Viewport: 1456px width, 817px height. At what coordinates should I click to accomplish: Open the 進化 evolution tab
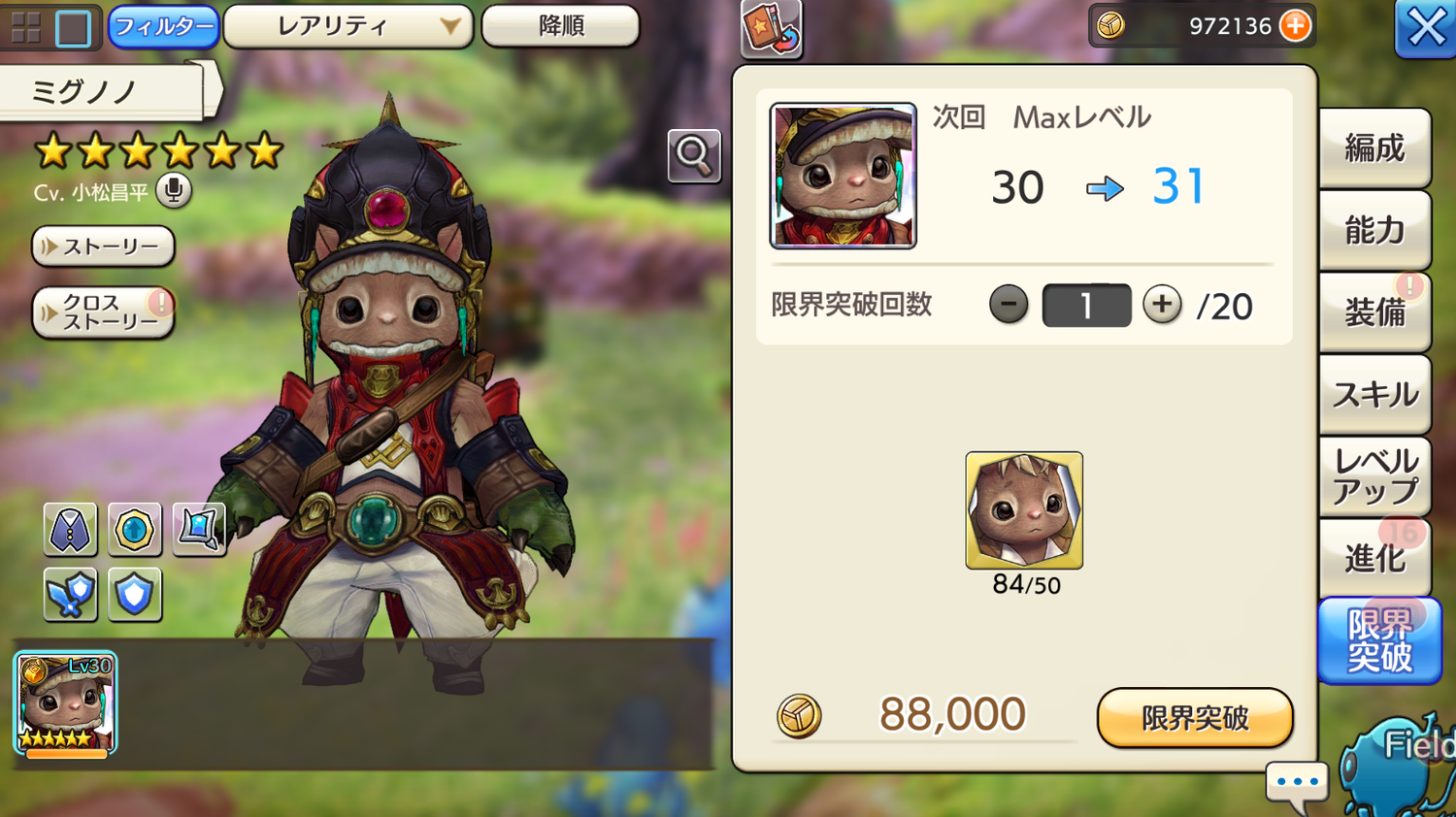point(1373,558)
